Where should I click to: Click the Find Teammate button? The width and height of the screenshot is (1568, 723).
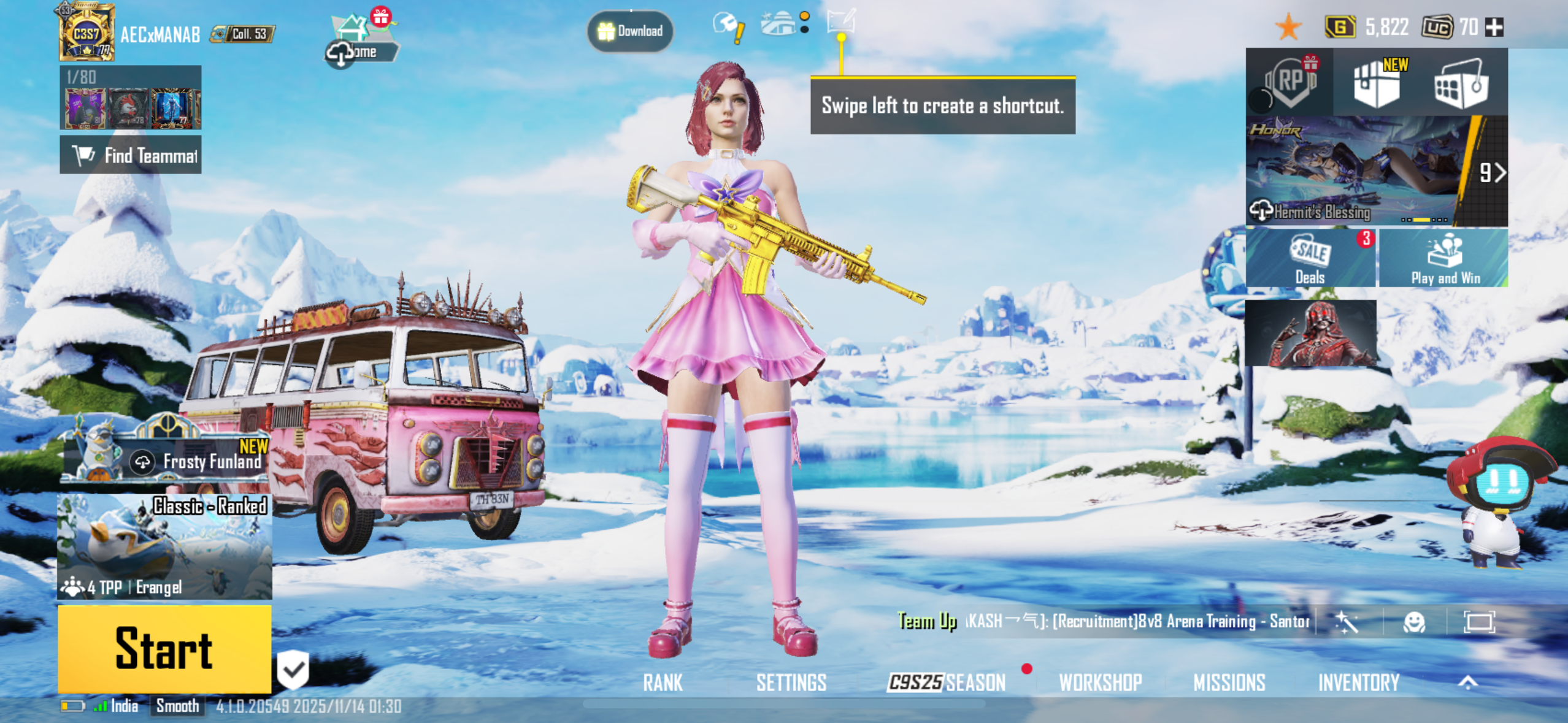click(130, 155)
